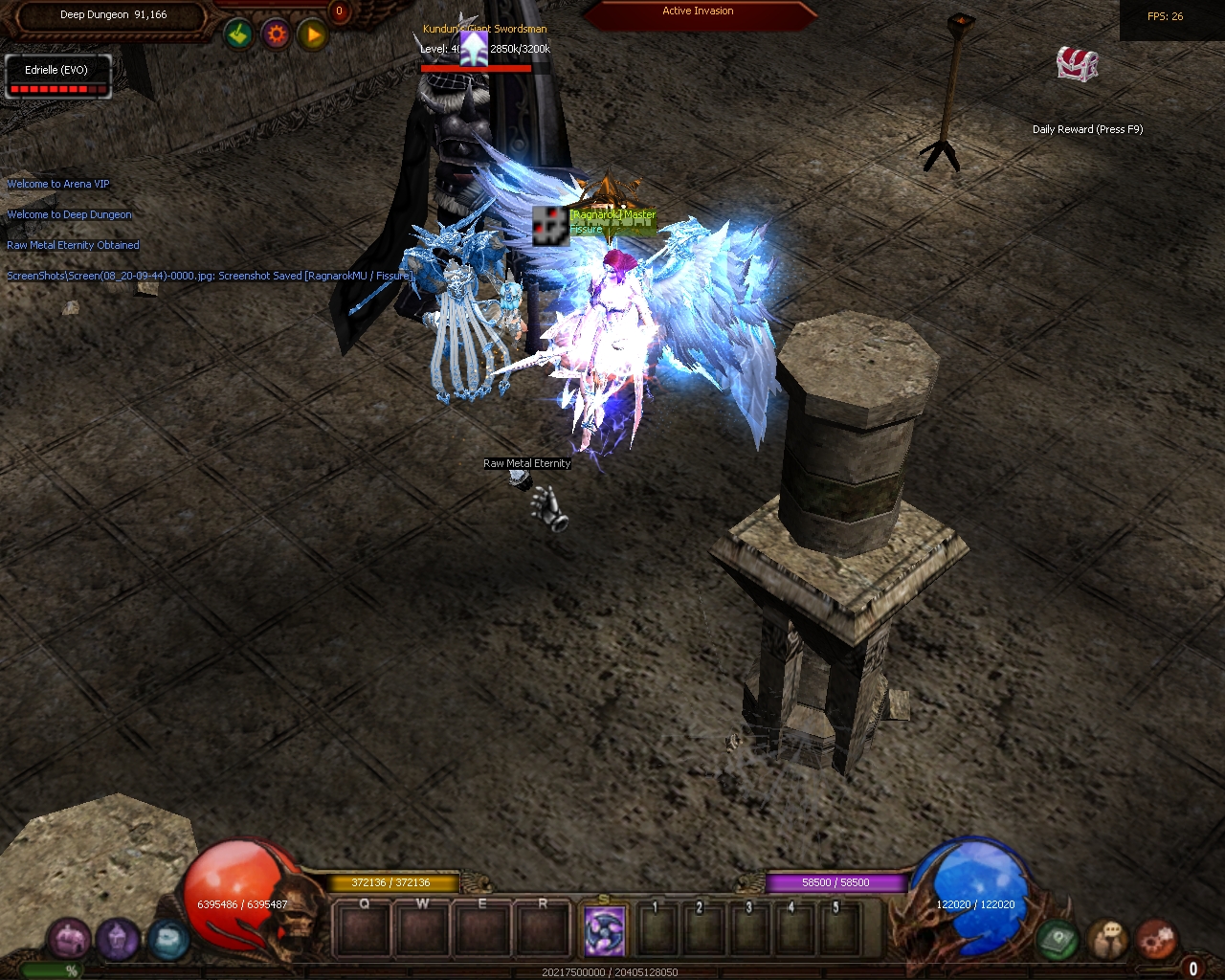Image resolution: width=1225 pixels, height=980 pixels.
Task: Open the orange gear settings button
Action: 276,35
